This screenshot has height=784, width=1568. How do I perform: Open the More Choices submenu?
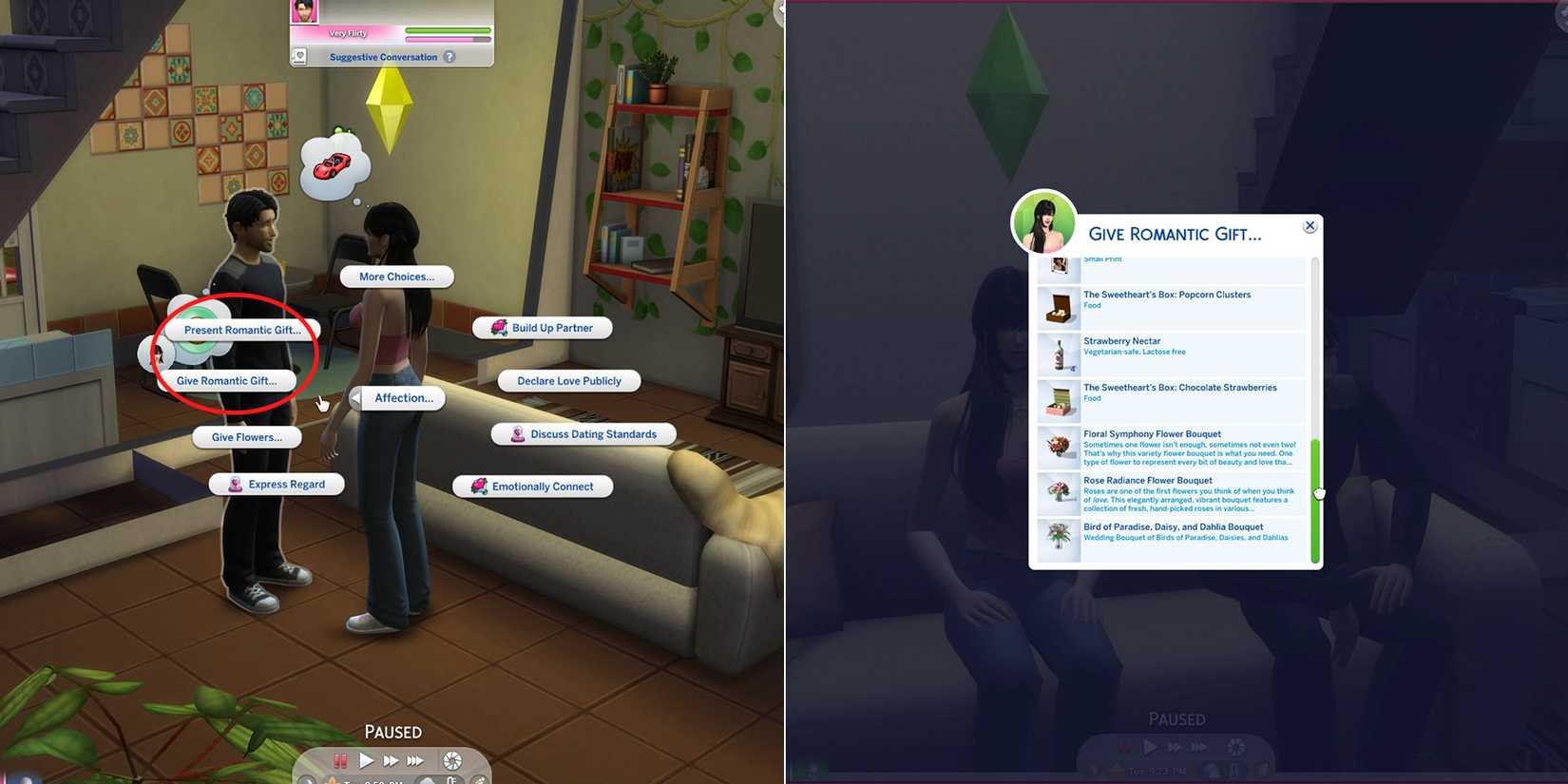(x=395, y=277)
